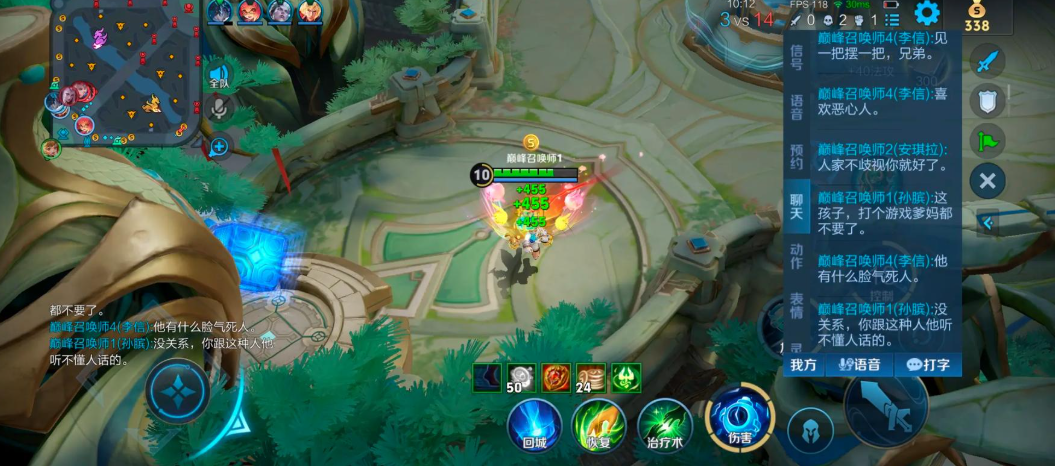Open the gold coin shop
1055x466 pixels.
pos(977,17)
